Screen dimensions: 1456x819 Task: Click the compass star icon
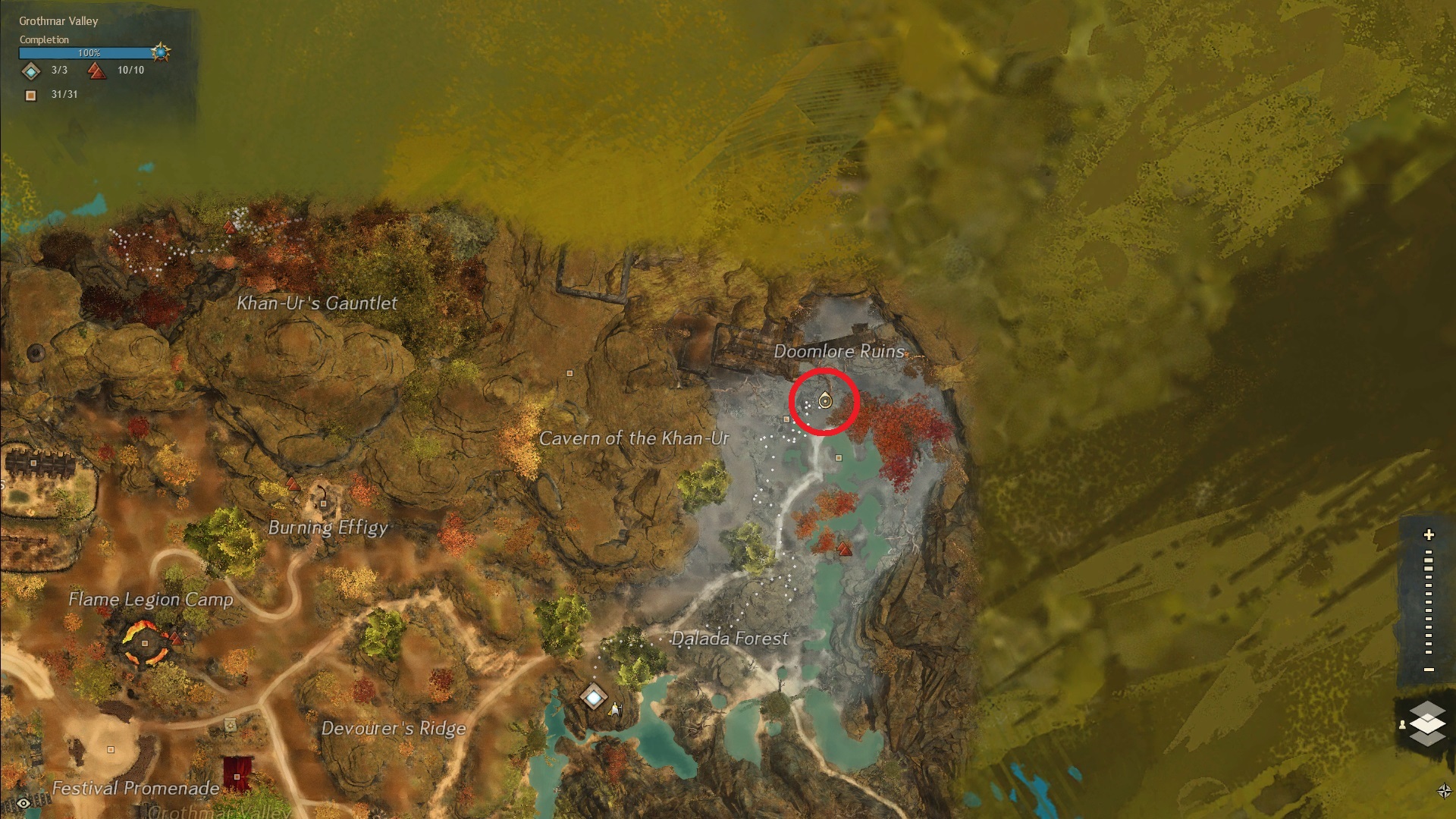click(1443, 791)
